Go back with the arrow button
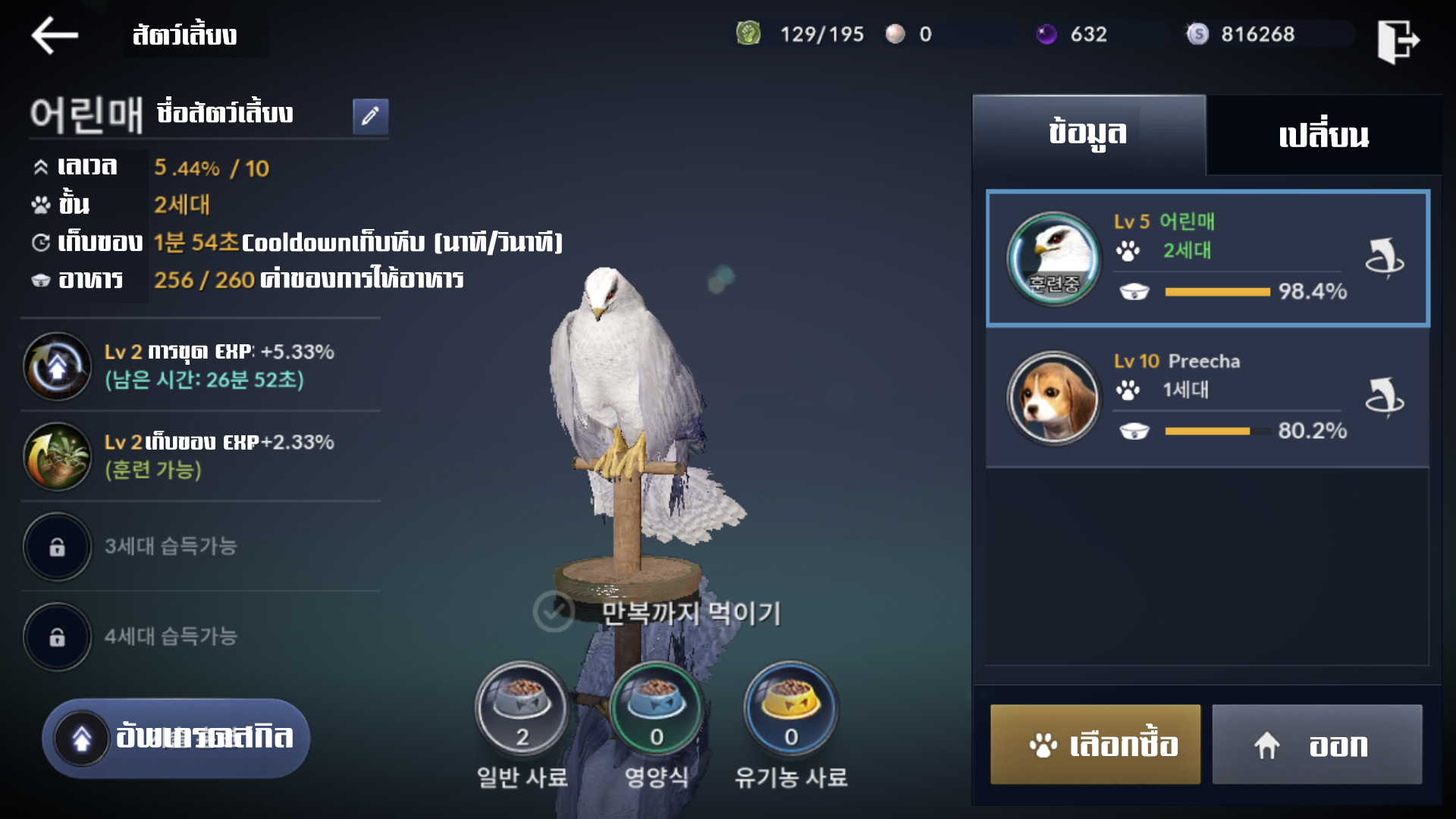This screenshot has height=819, width=1456. click(x=55, y=35)
